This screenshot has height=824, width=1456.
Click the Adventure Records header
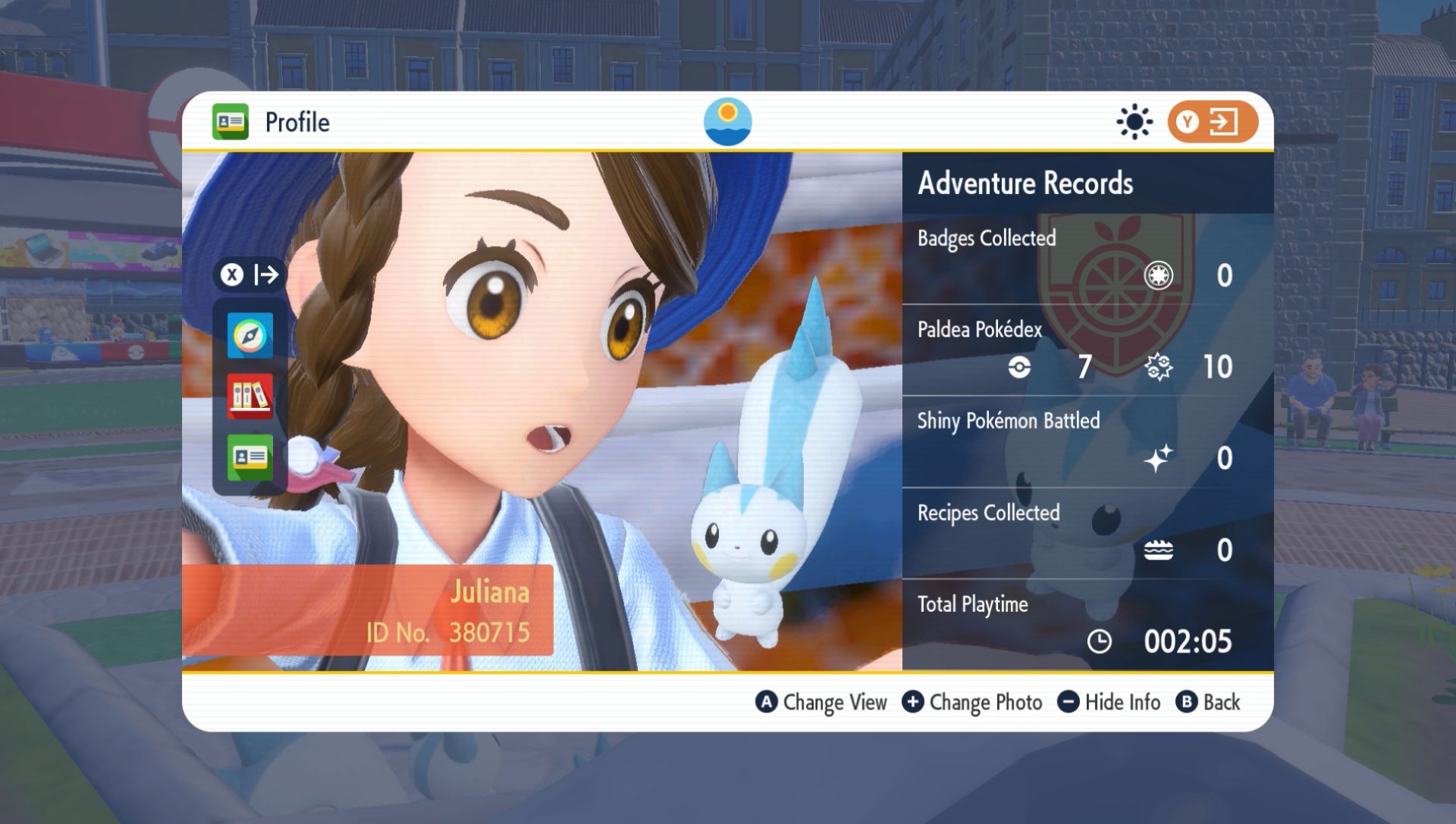pos(1025,183)
